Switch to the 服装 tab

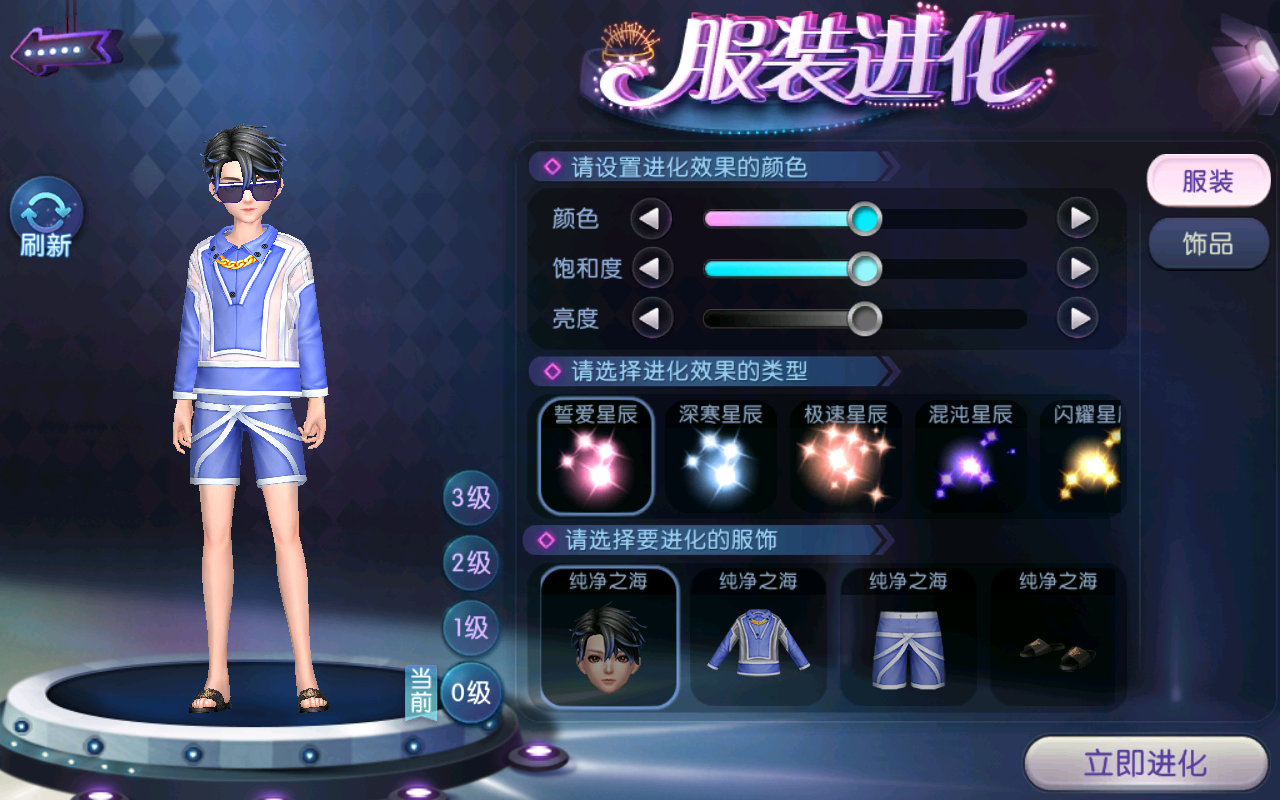pyautogui.click(x=1208, y=182)
